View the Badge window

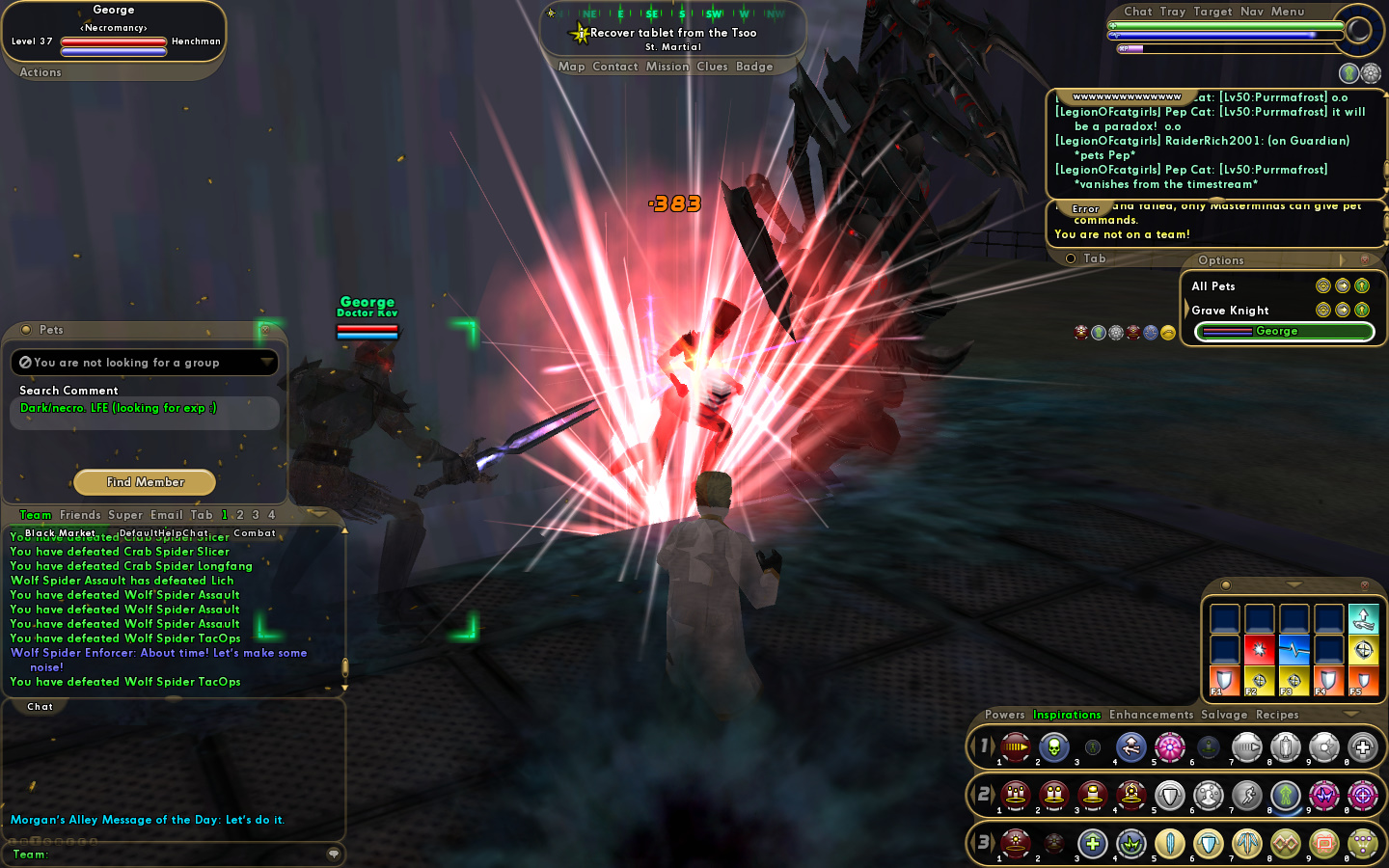coord(754,67)
